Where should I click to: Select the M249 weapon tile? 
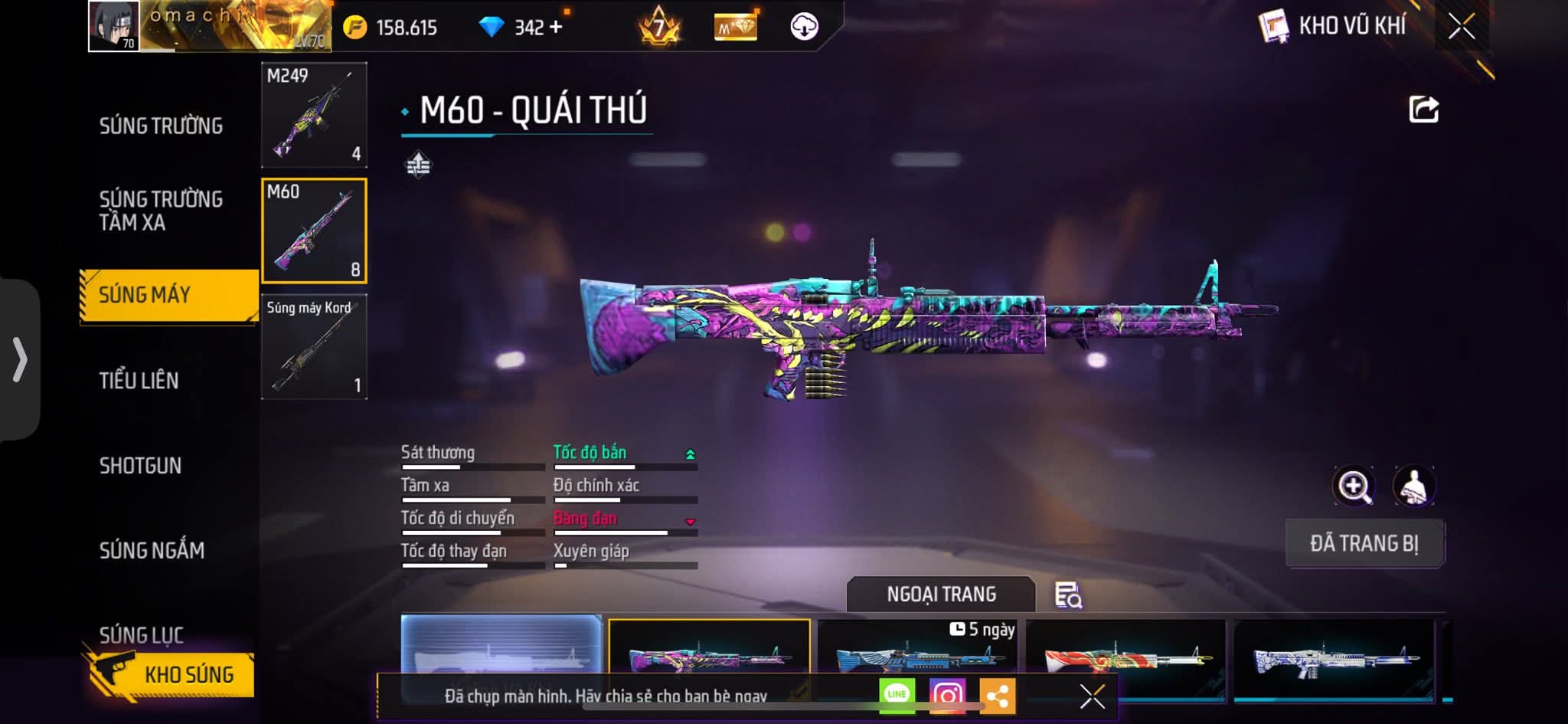314,115
